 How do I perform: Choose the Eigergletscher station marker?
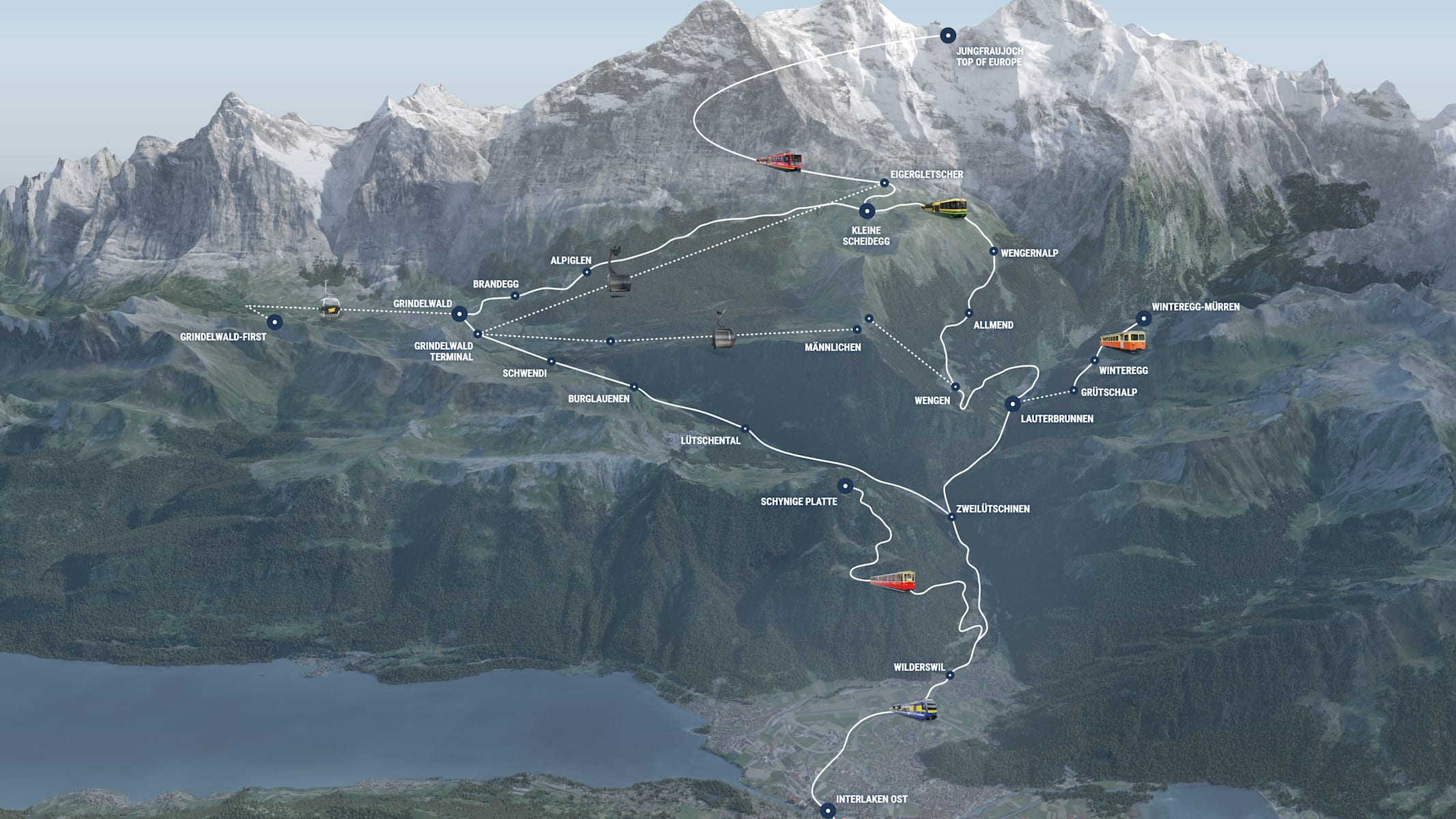tap(884, 183)
